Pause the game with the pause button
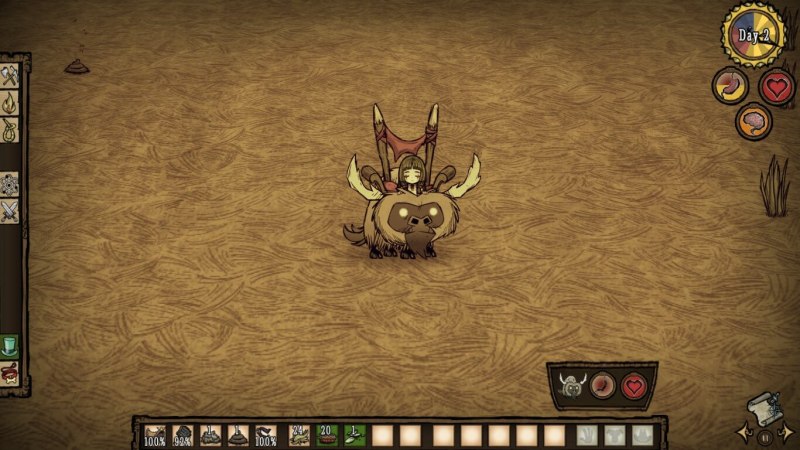This screenshot has height=450, width=800. coord(765,436)
